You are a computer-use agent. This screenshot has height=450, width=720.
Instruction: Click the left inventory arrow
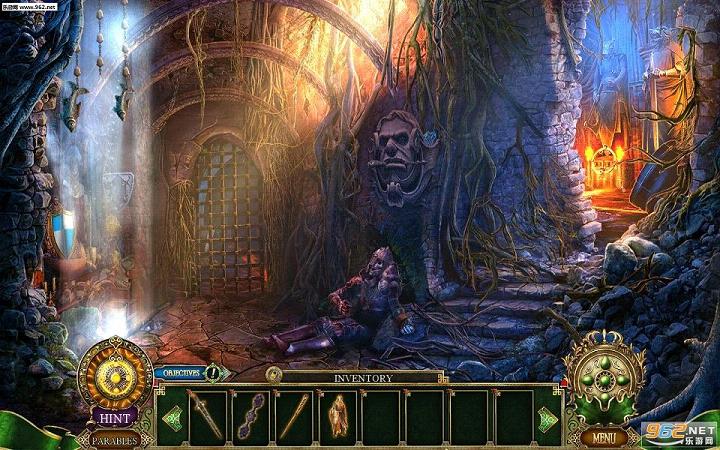(171, 417)
